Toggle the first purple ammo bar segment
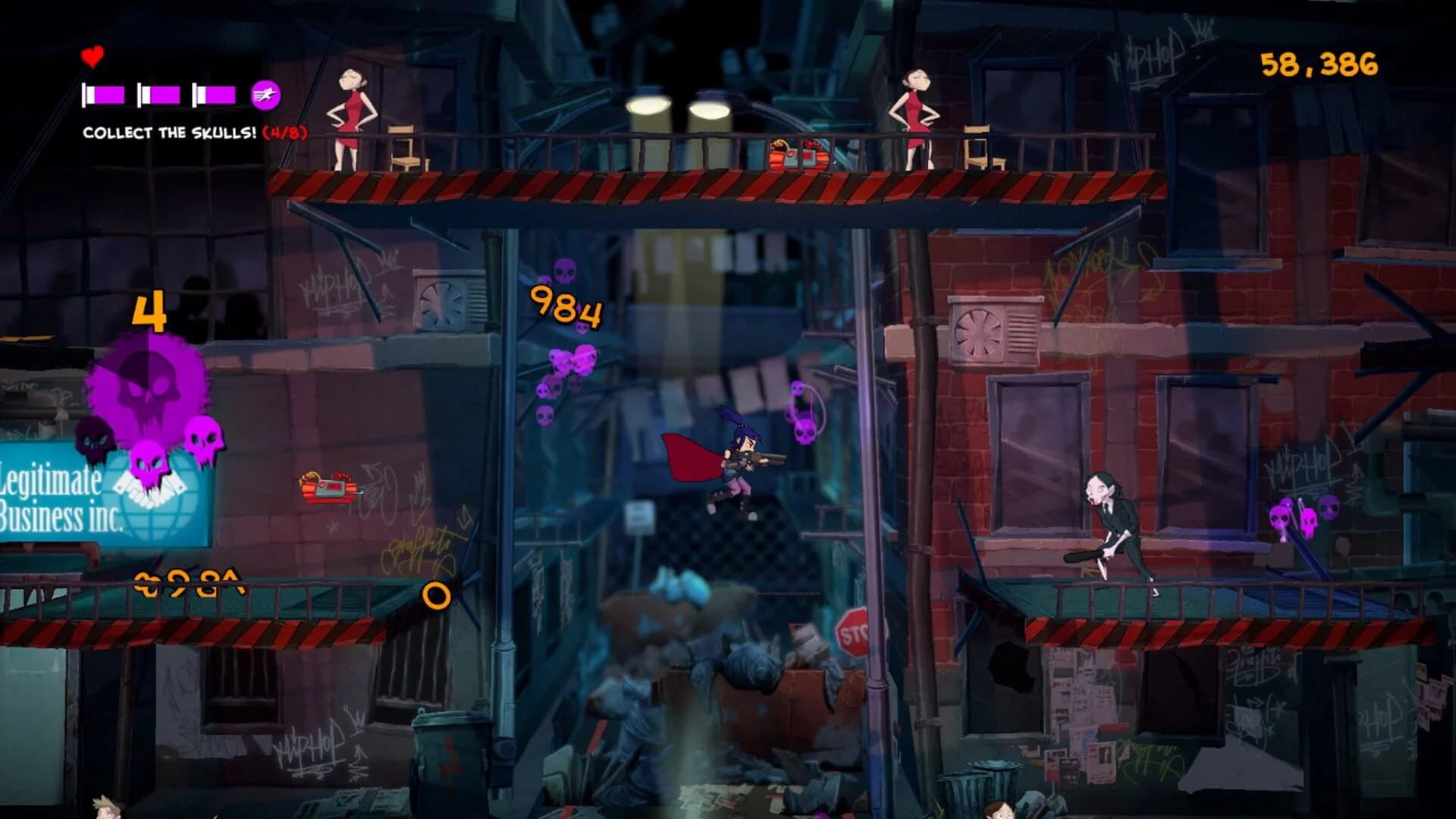 (x=102, y=94)
